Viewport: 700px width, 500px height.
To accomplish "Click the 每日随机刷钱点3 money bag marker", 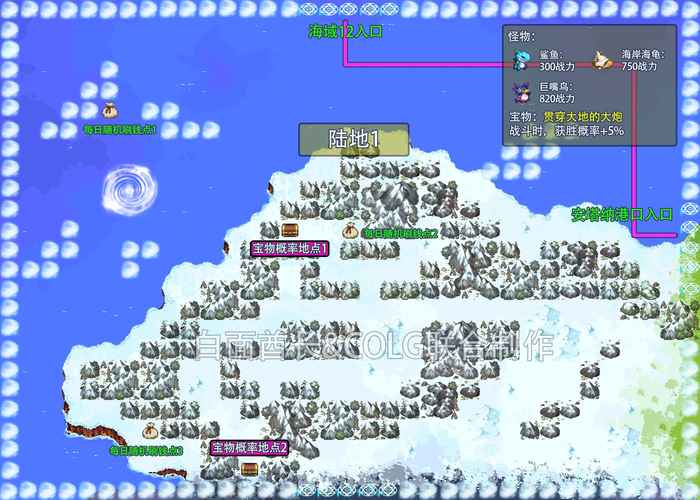I will 150,432.
